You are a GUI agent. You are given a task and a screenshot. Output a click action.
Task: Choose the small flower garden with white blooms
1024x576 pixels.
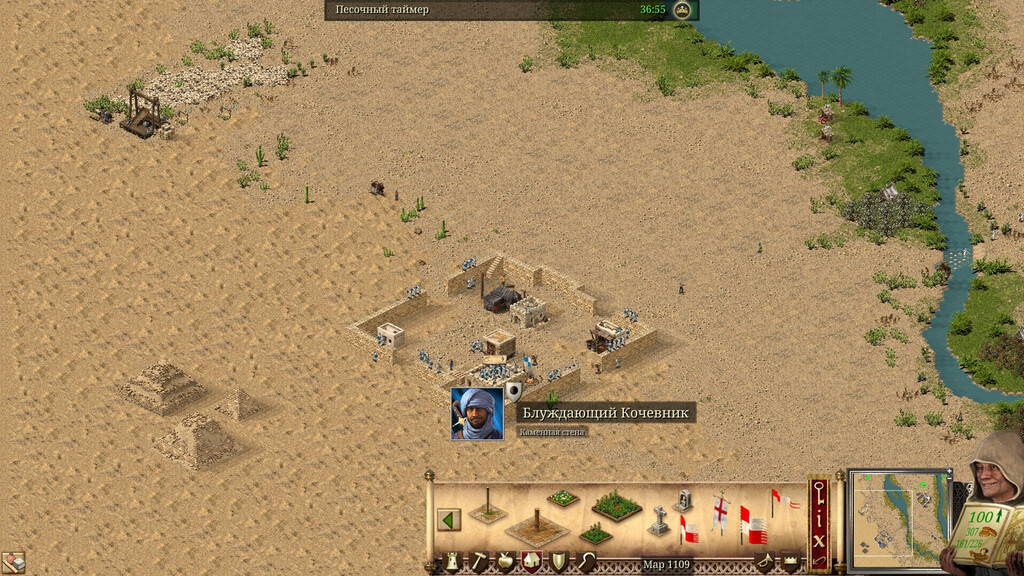tap(563, 497)
